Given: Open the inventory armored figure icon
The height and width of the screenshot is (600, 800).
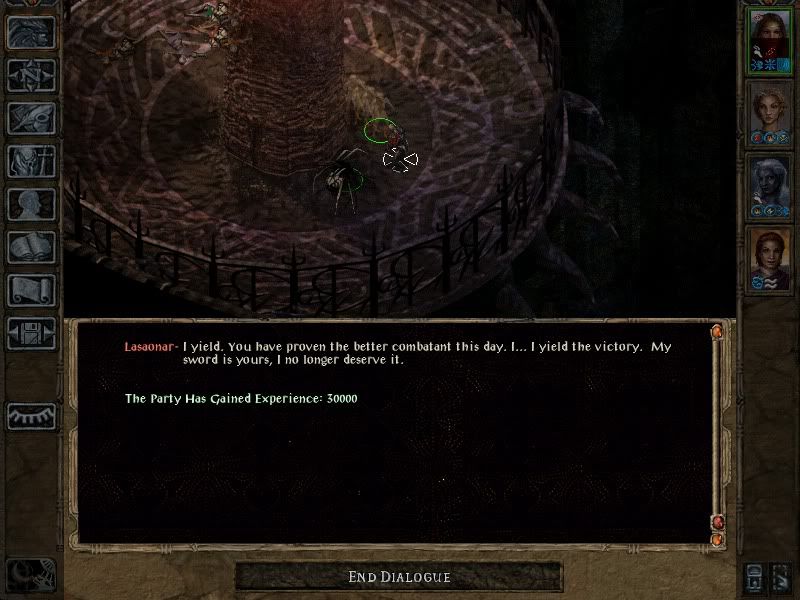Looking at the screenshot, I should 31,161.
